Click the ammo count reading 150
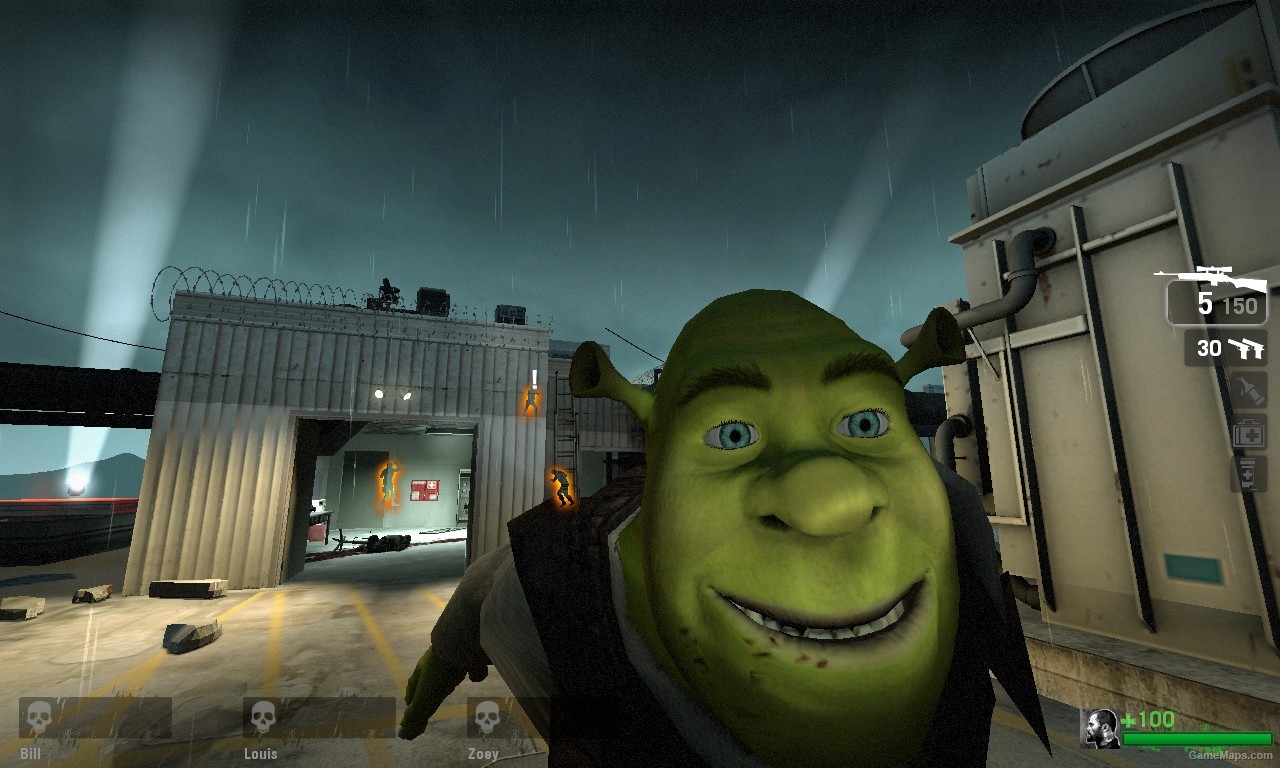 pos(1241,305)
